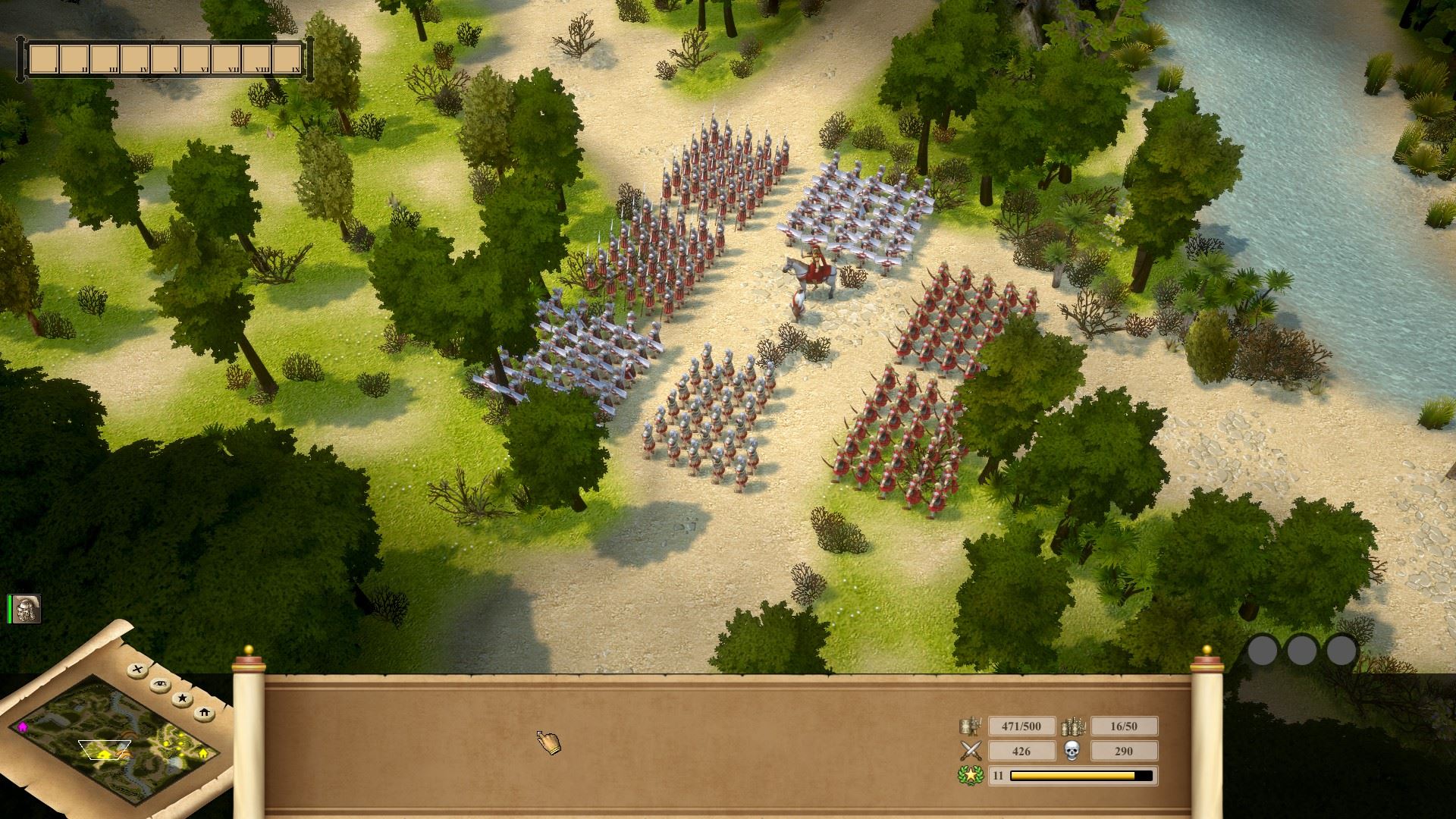
Task: Click the laurel star experience icon
Action: tap(970, 776)
